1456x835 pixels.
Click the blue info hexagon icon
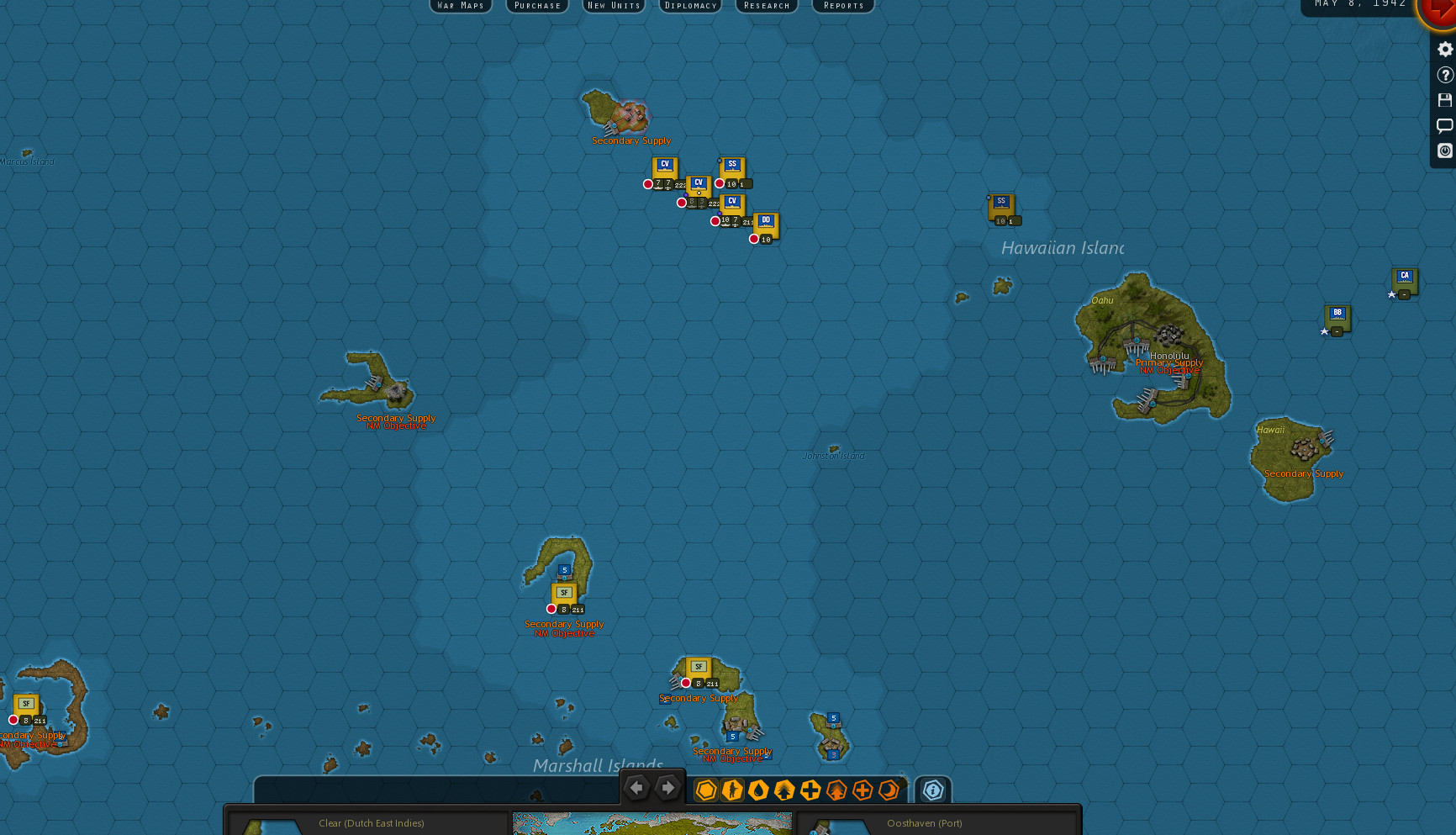[x=931, y=790]
